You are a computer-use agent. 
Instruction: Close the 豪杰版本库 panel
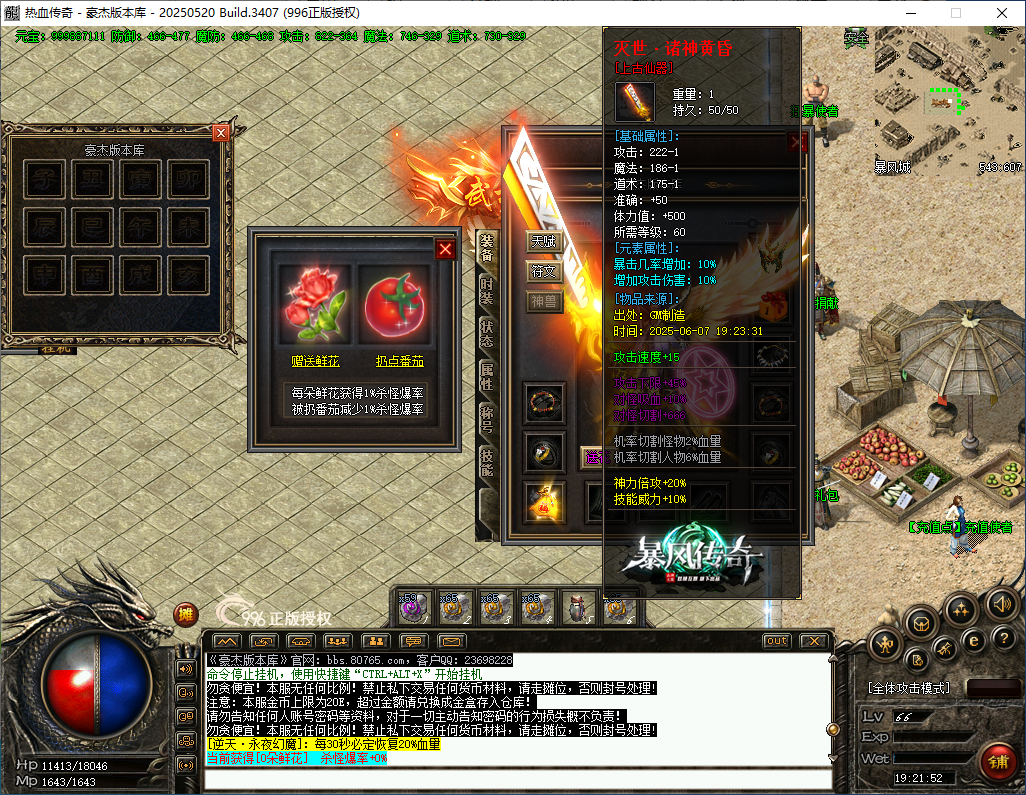coord(221,132)
